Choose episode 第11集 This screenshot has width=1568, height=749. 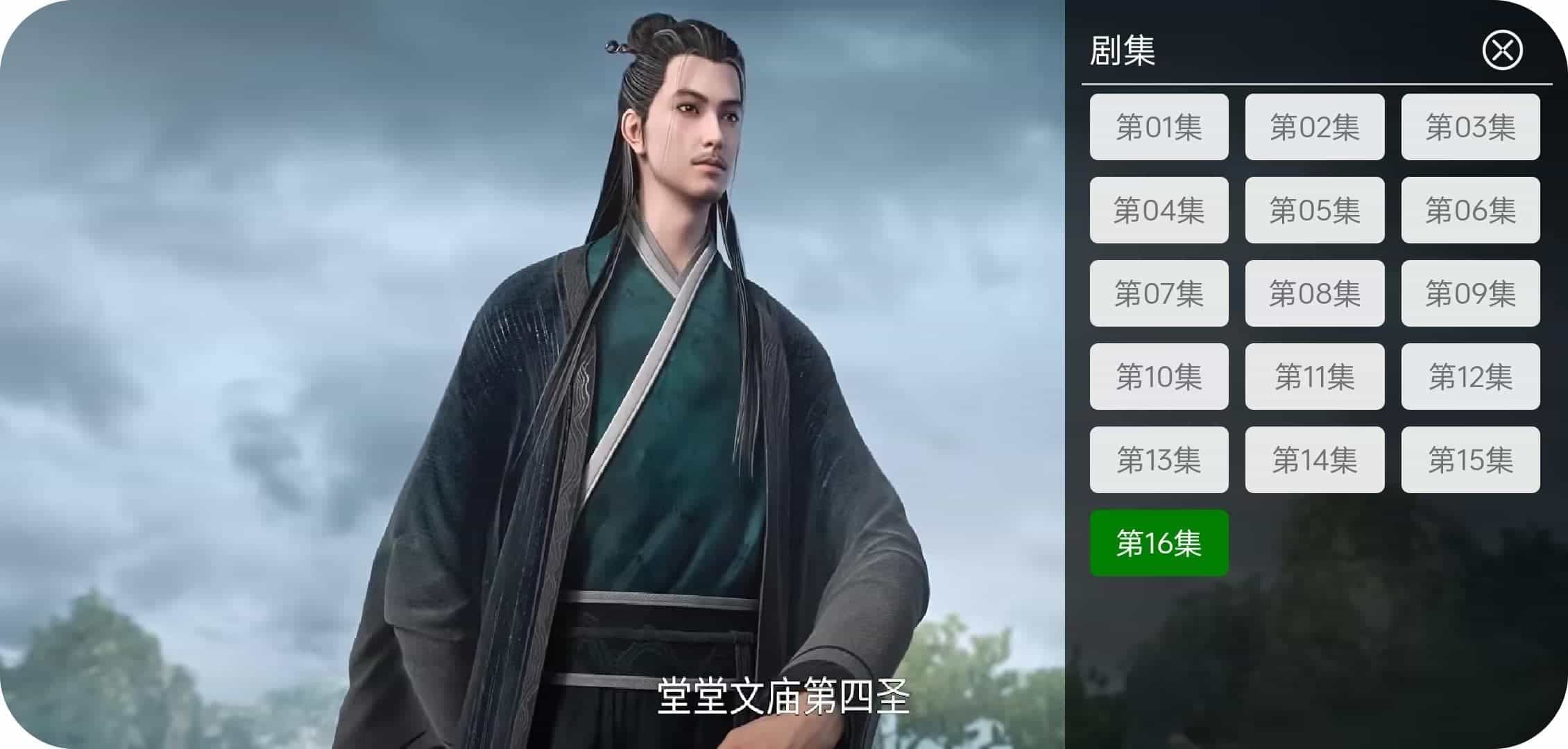(x=1315, y=376)
